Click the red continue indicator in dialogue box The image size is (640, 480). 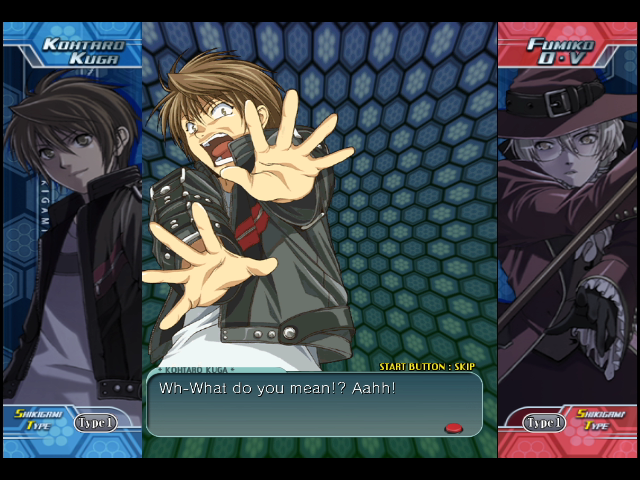click(x=453, y=428)
